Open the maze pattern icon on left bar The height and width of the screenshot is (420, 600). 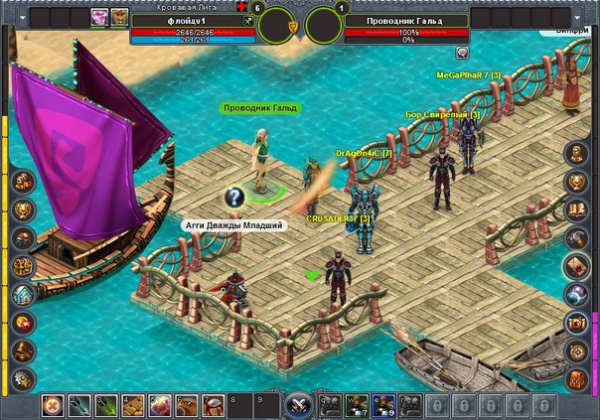point(23,266)
